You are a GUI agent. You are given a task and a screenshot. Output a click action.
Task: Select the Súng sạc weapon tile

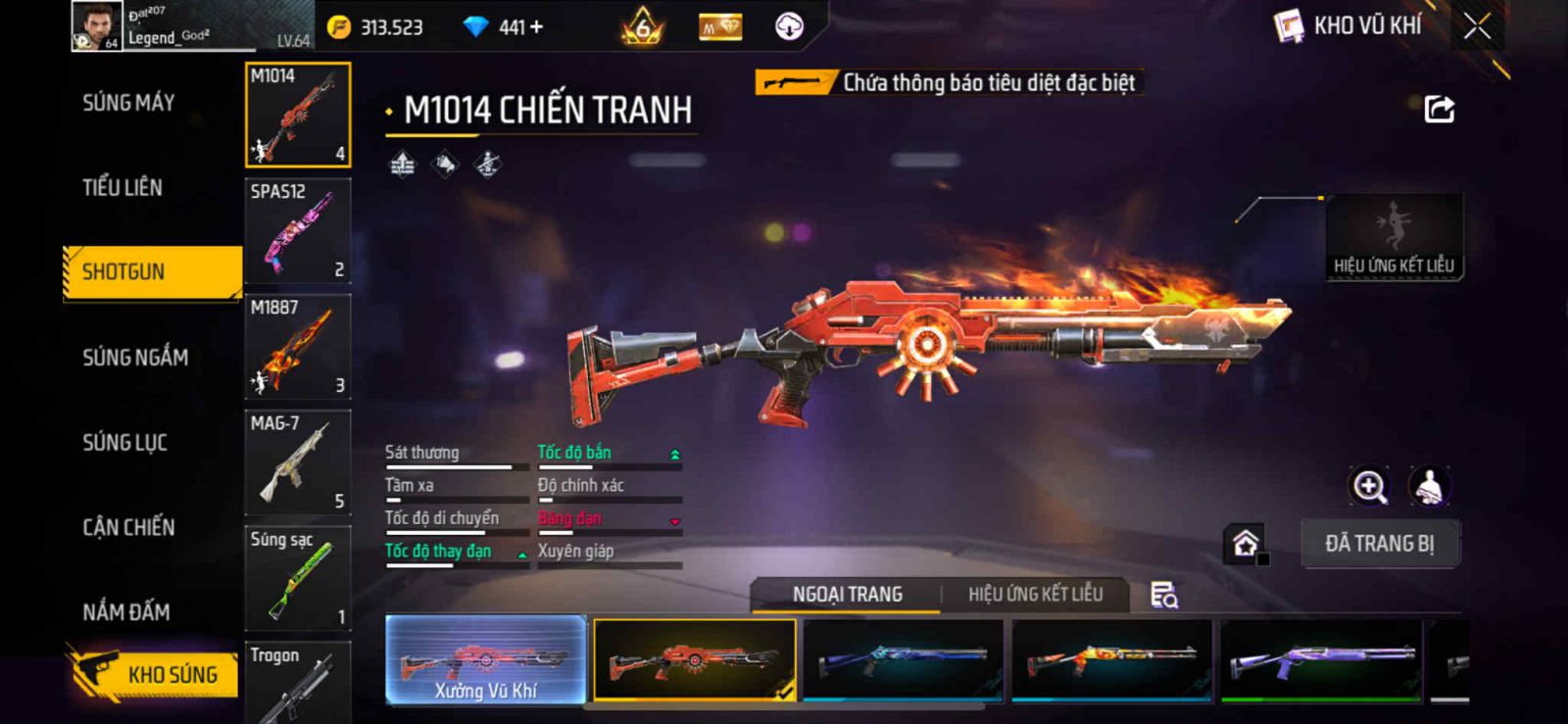(x=297, y=578)
